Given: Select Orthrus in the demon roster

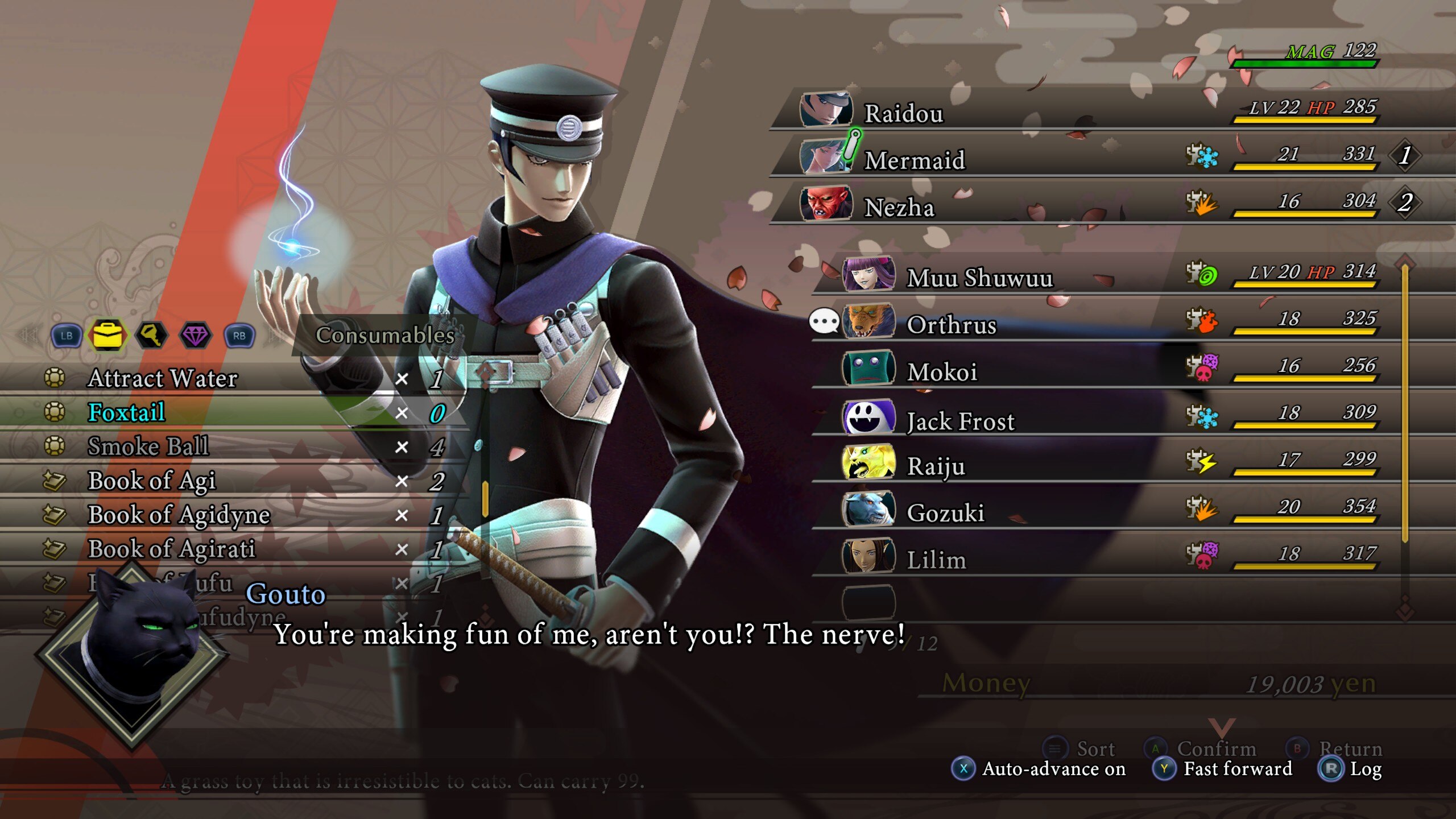Looking at the screenshot, I should (951, 325).
